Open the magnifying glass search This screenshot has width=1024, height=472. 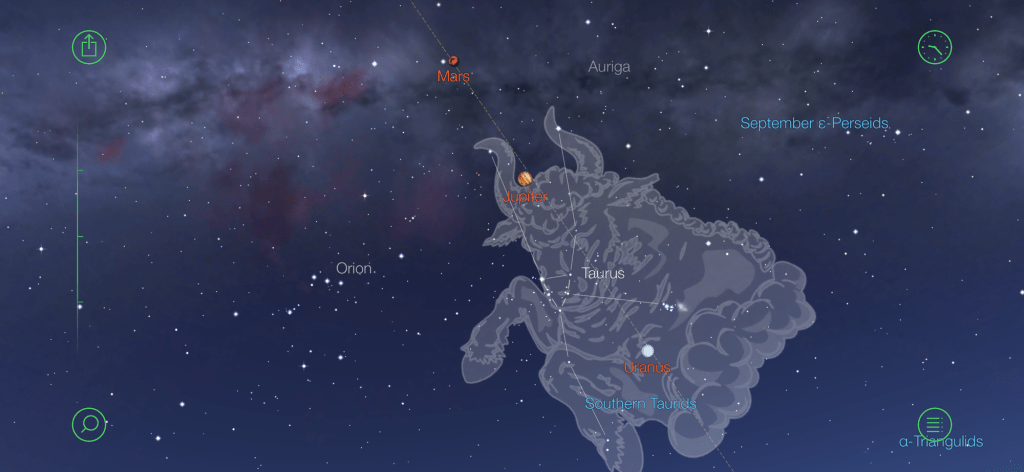click(x=89, y=424)
